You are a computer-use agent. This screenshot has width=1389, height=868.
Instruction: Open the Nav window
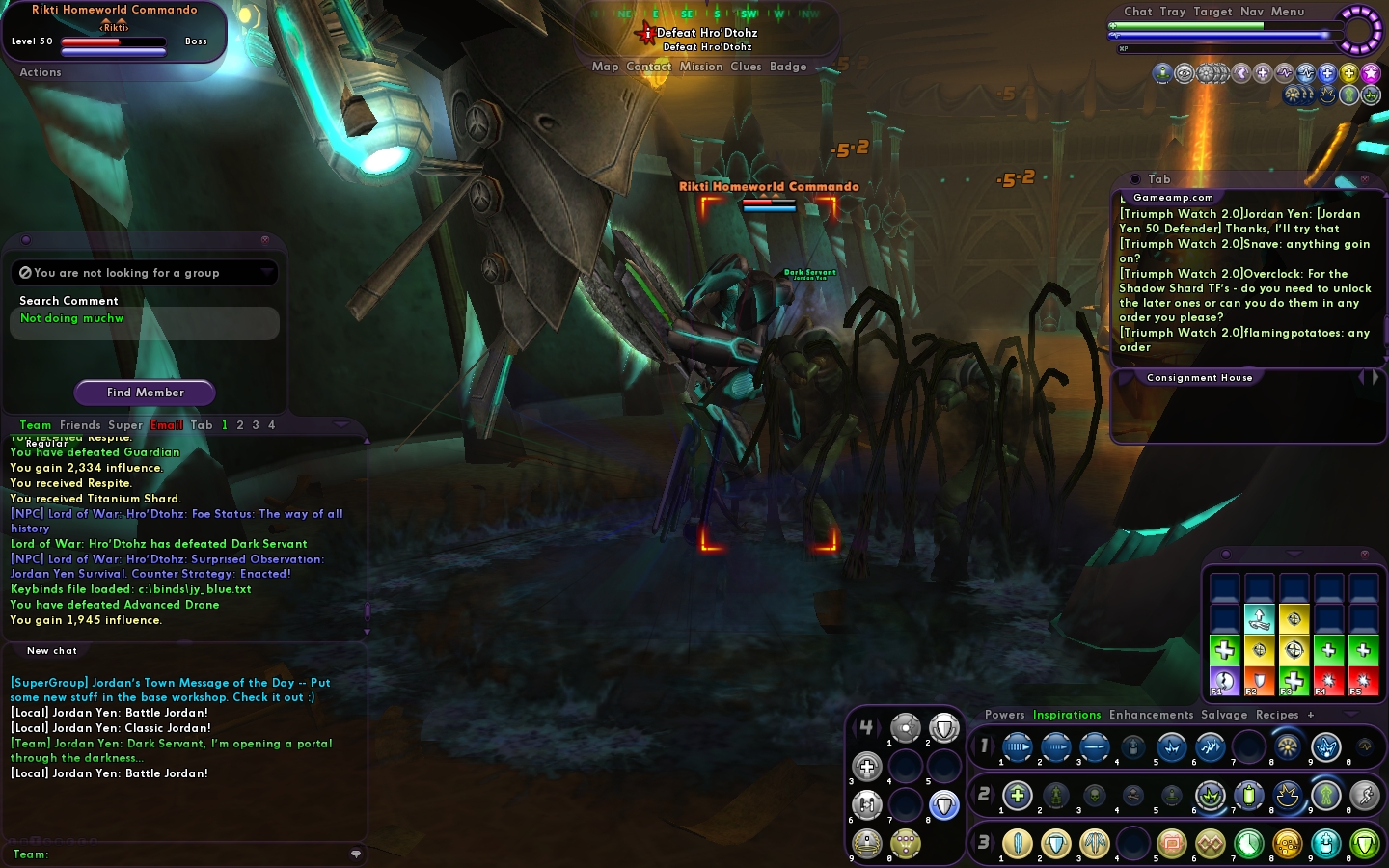click(x=1252, y=12)
